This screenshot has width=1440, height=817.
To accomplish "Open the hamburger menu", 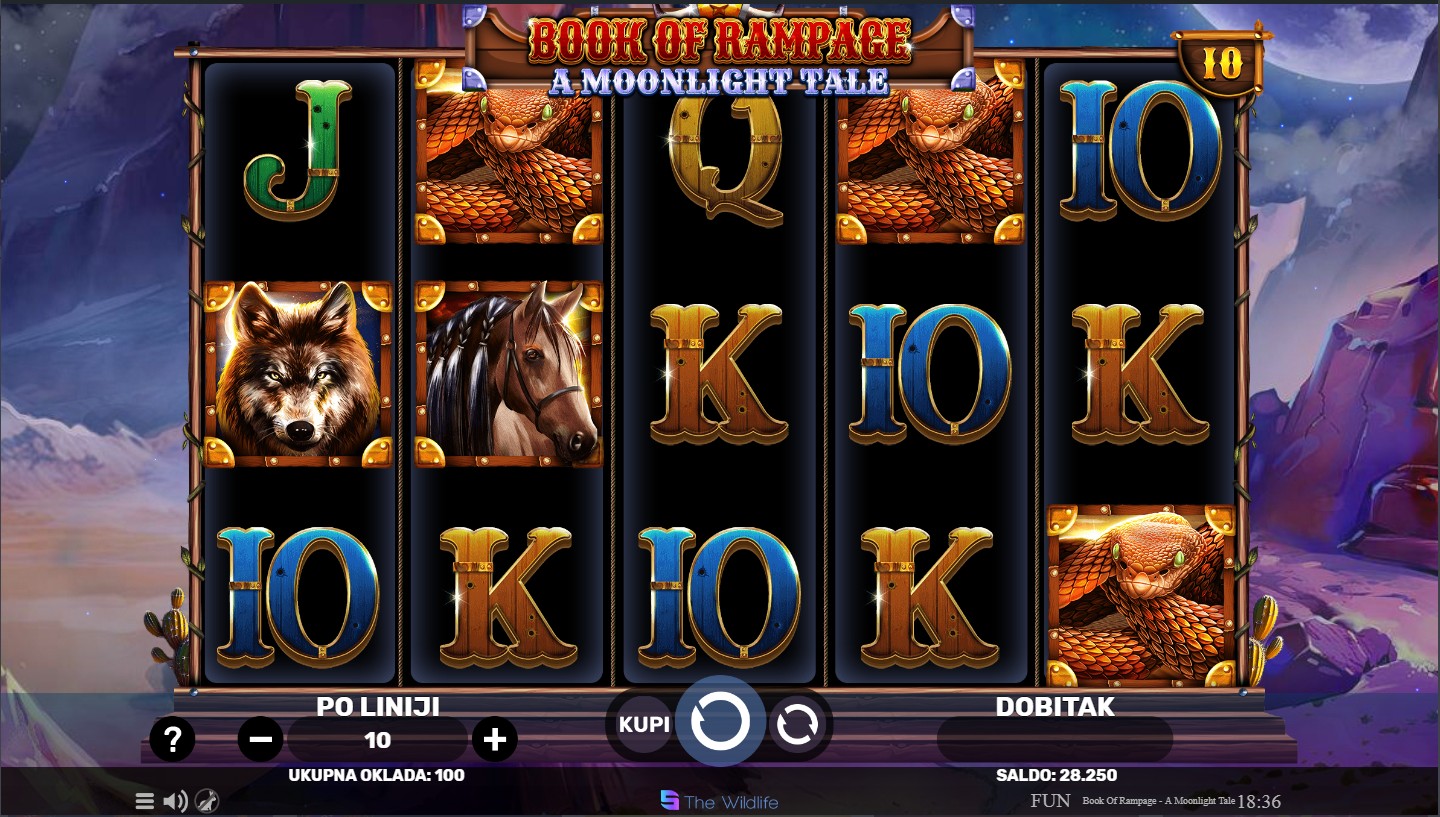I will click(x=145, y=800).
